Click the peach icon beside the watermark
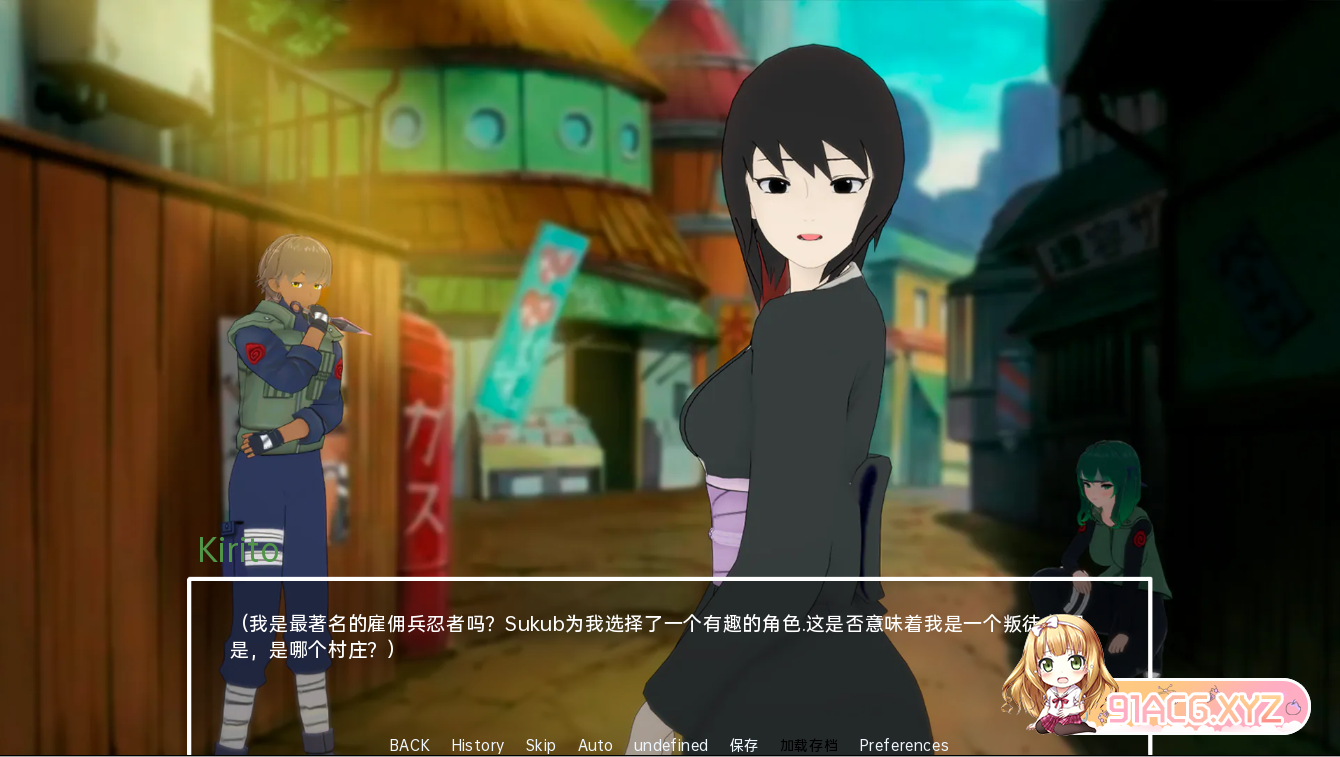 pos(1294,707)
